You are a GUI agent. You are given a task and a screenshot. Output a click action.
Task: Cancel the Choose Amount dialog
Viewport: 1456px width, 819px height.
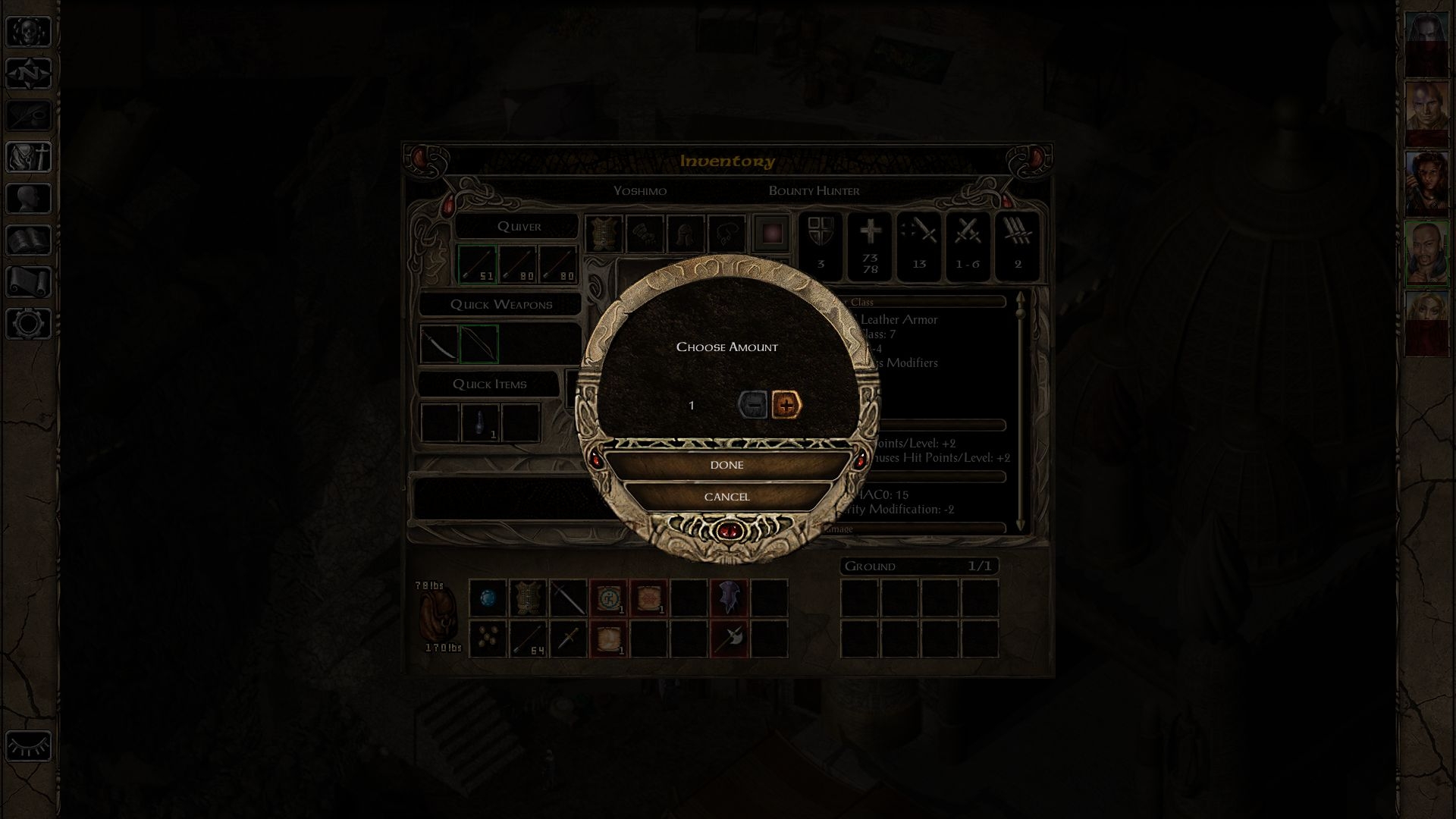pos(726,497)
